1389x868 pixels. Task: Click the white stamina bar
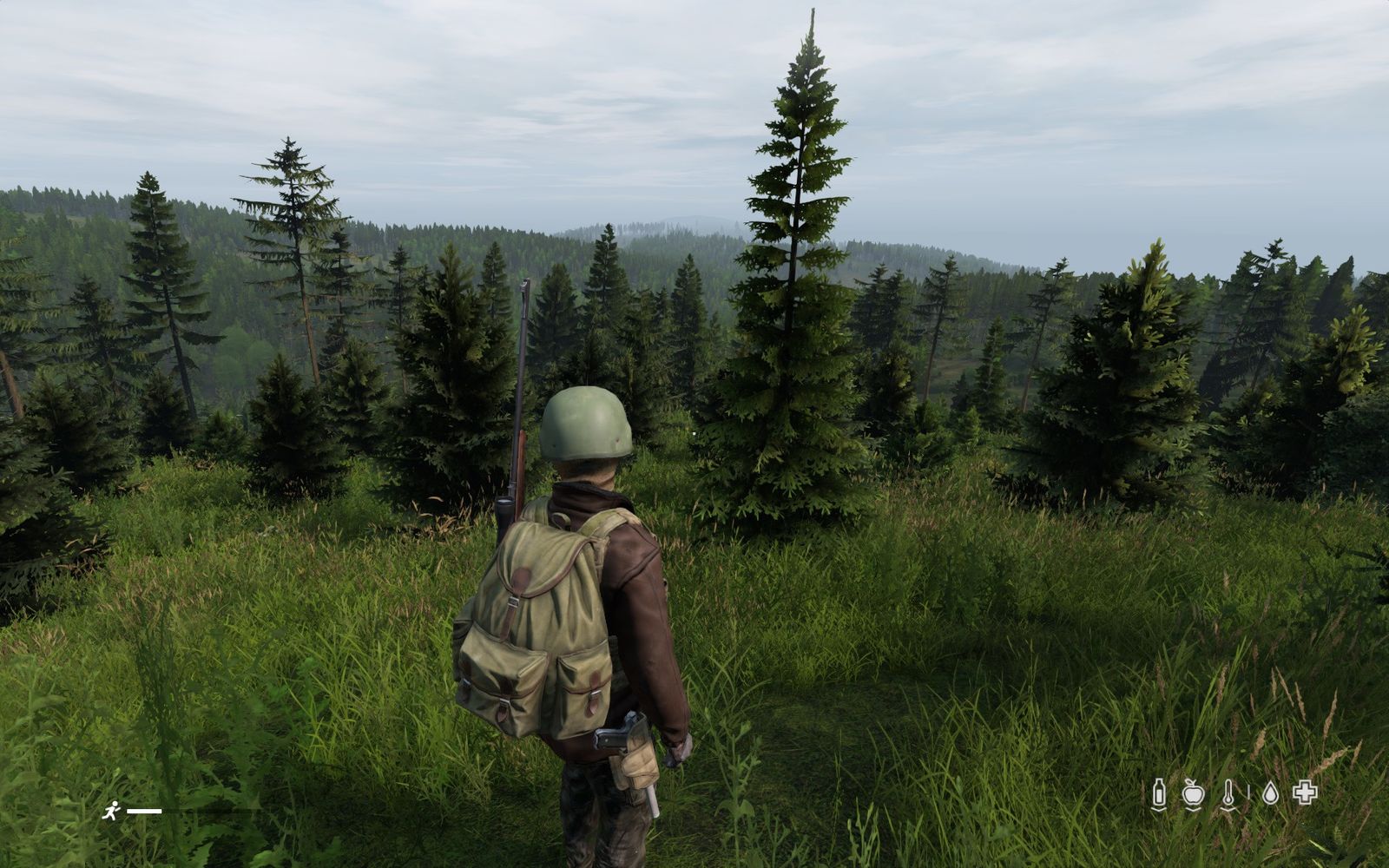[x=144, y=812]
